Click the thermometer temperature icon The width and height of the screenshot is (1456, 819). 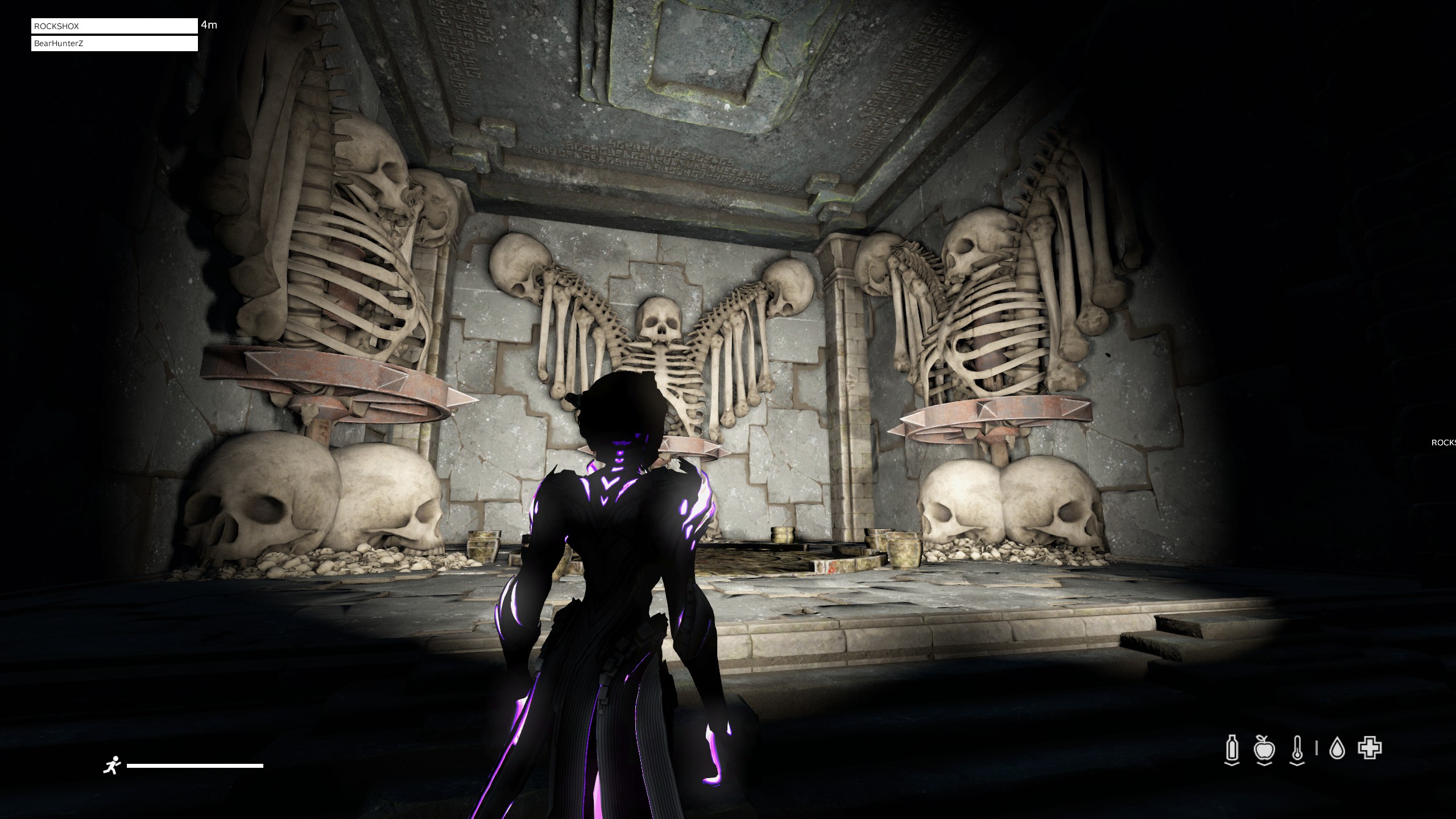coord(1297,750)
